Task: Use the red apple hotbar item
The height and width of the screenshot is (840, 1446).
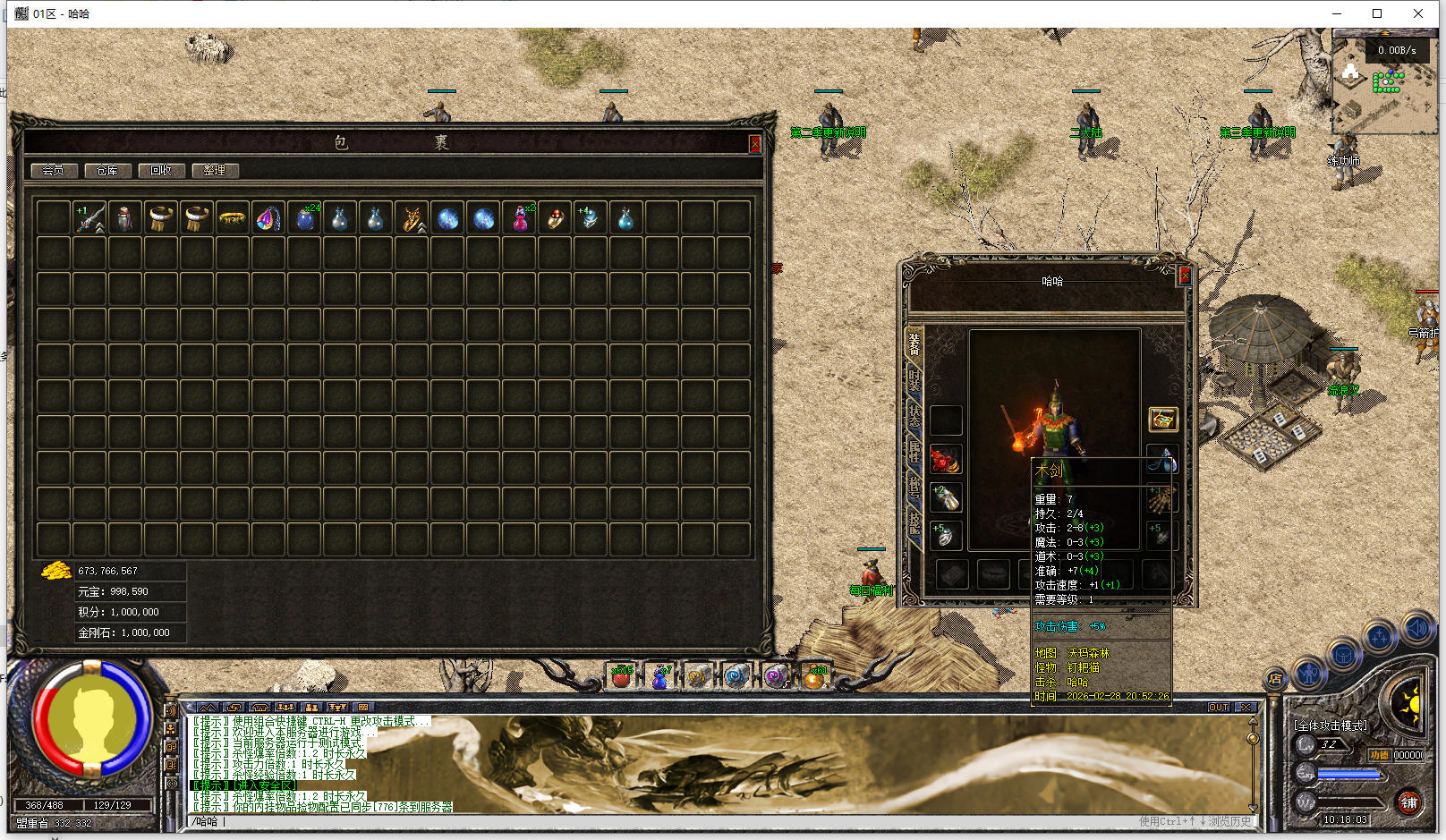Action: tap(620, 676)
